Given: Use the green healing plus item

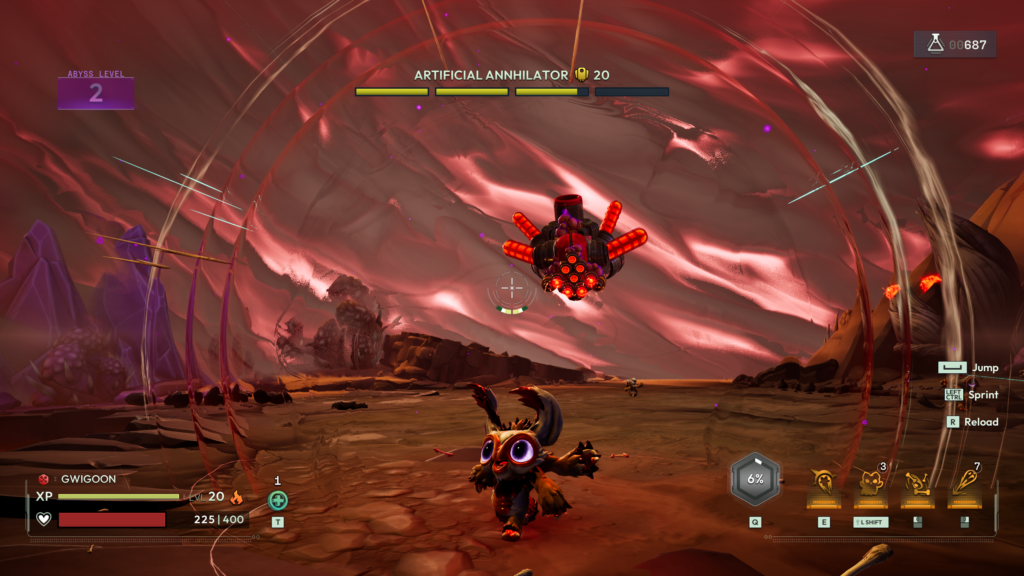Looking at the screenshot, I should click(278, 500).
